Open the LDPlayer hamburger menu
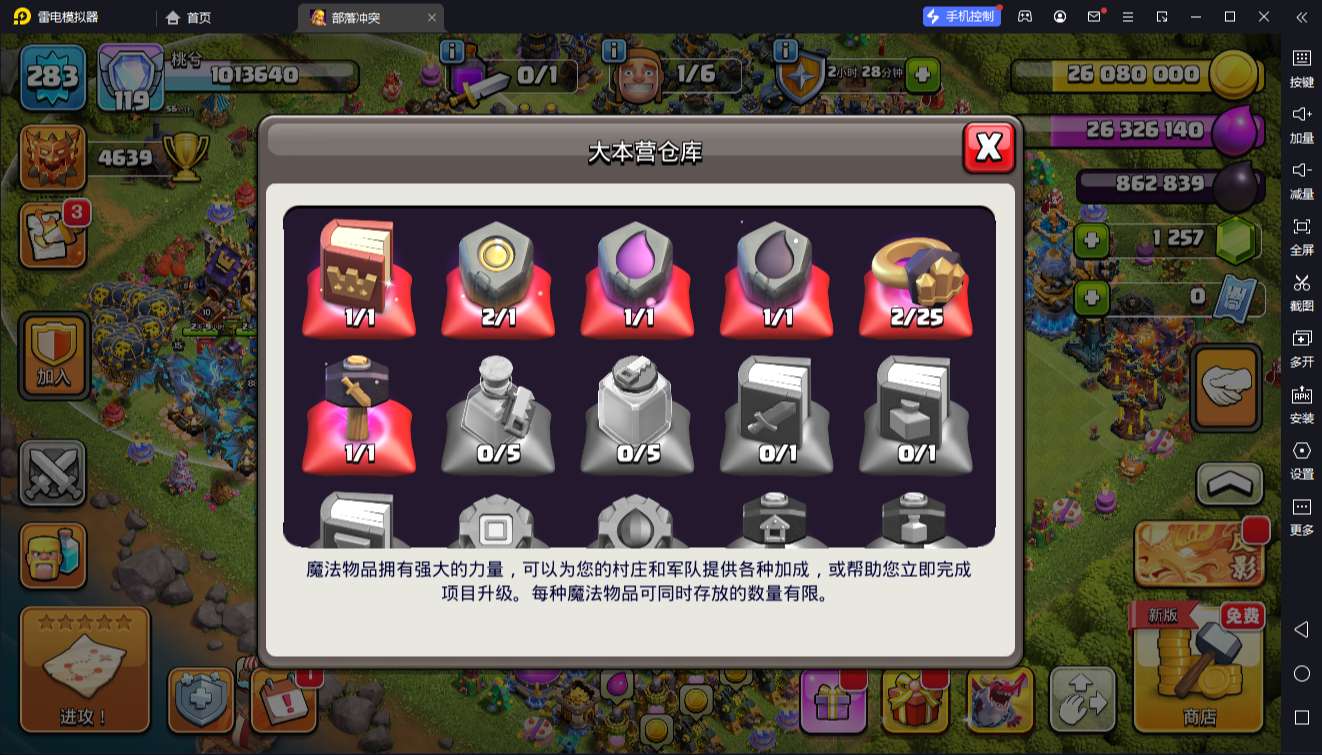1322x755 pixels. click(x=1129, y=17)
